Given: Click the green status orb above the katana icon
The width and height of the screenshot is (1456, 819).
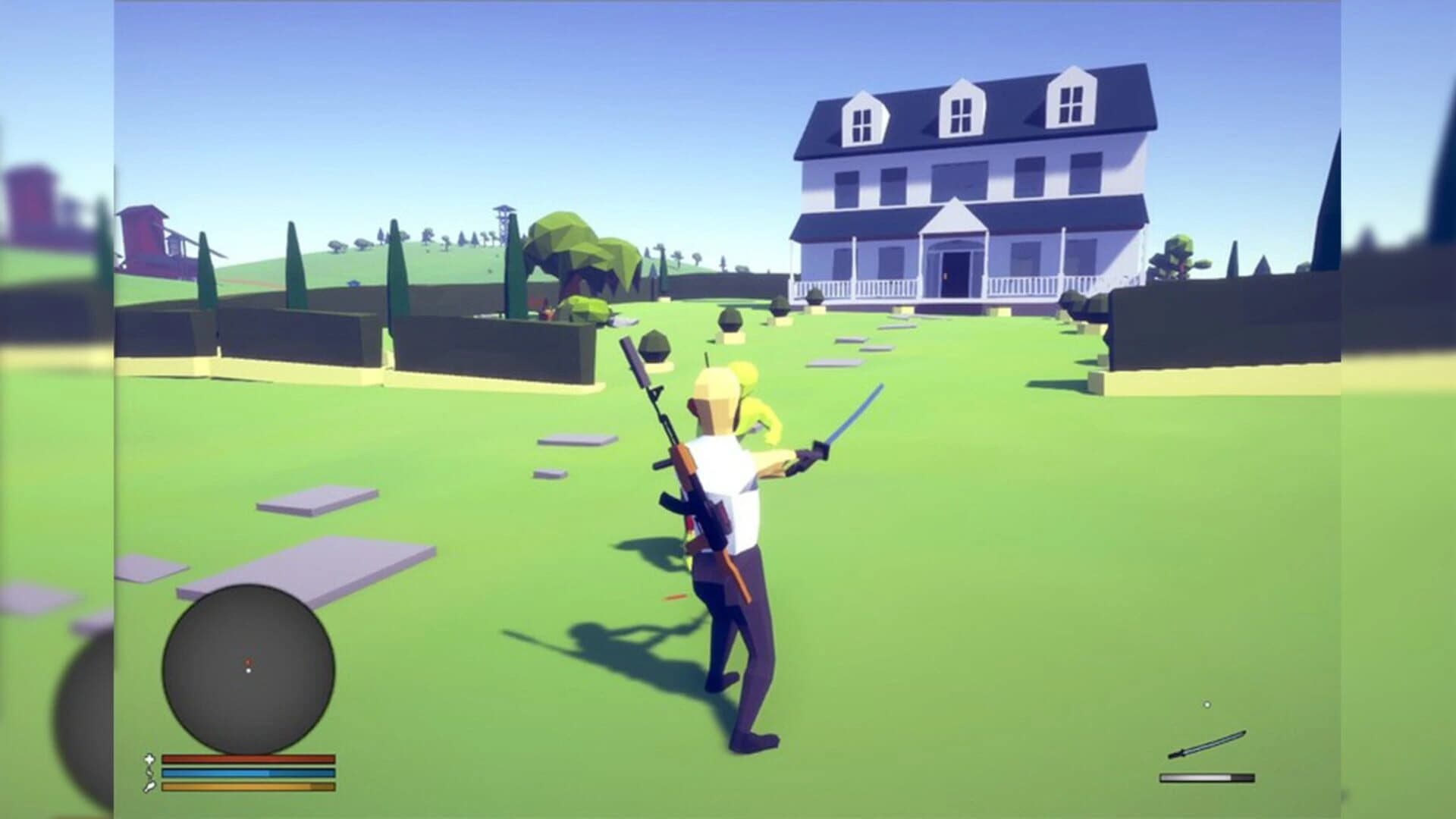Looking at the screenshot, I should [1207, 704].
